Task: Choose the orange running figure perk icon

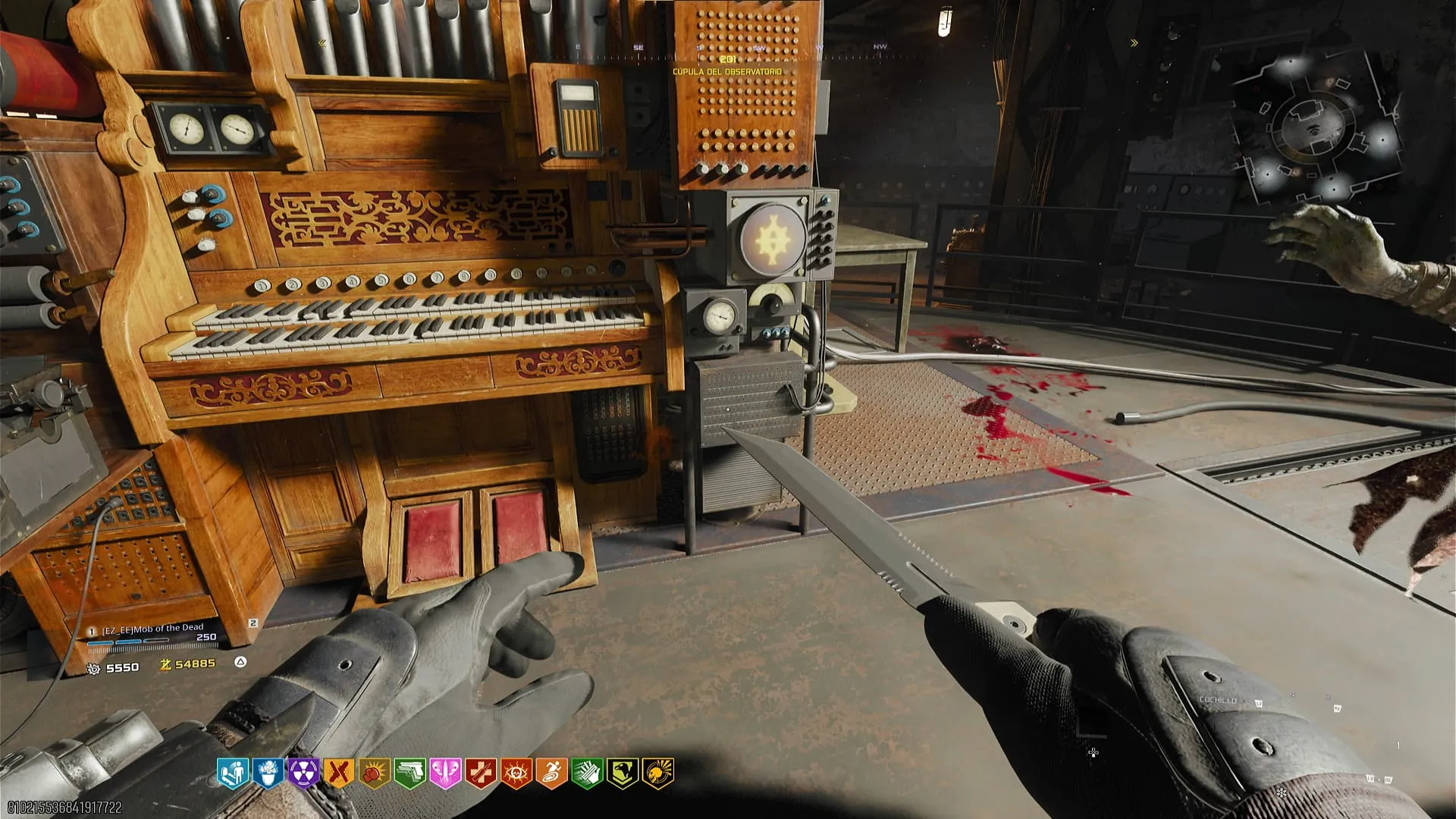Action: tap(551, 773)
